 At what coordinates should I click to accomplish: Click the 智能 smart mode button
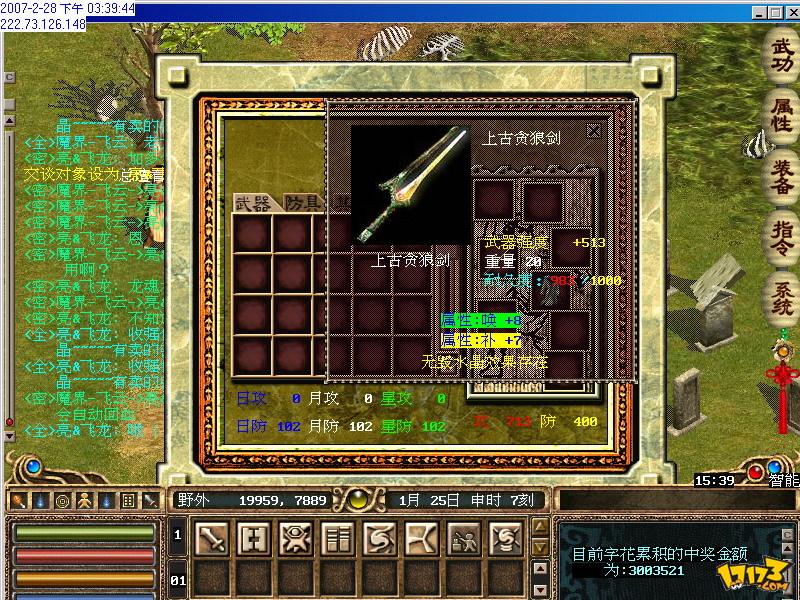coord(783,480)
